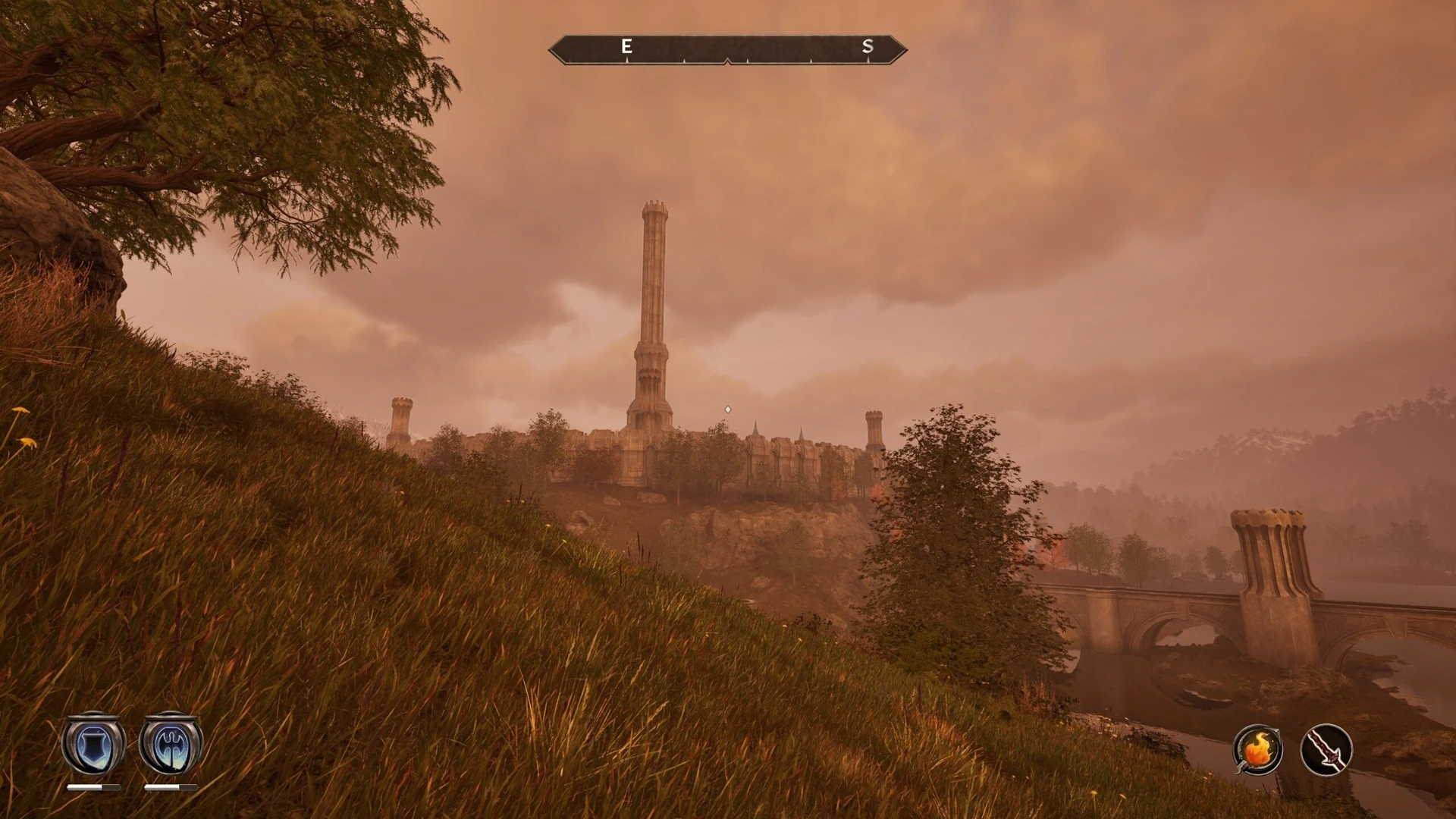Click the compass bar showing E and S

coord(727,50)
